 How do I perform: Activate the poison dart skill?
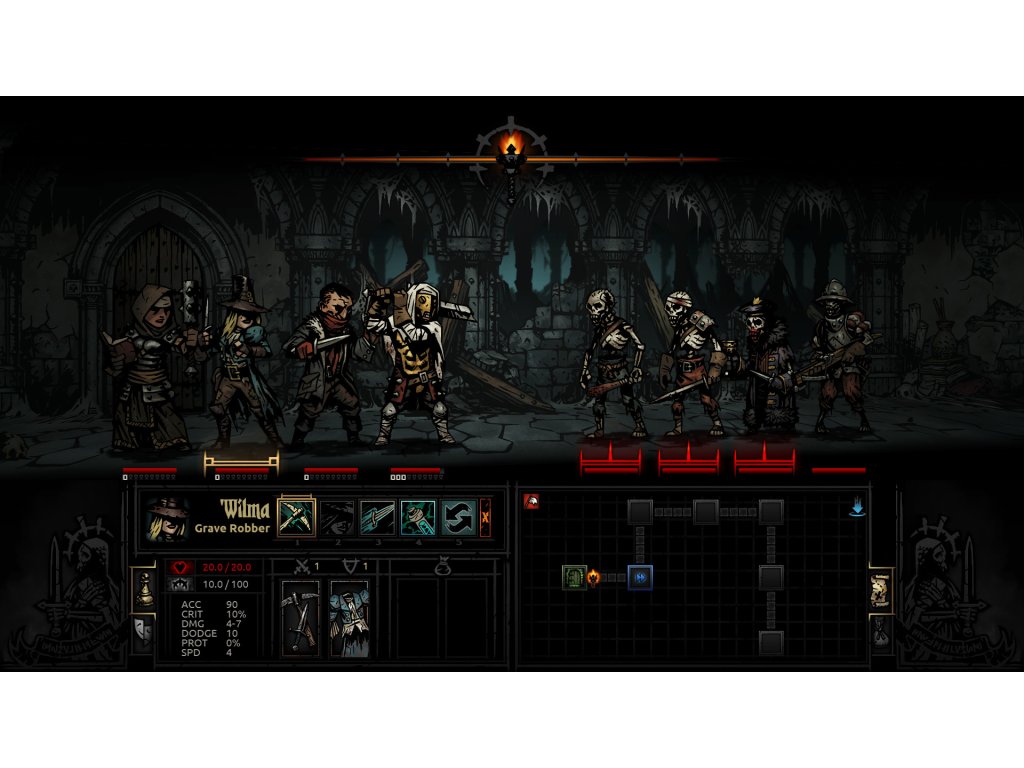[418, 517]
